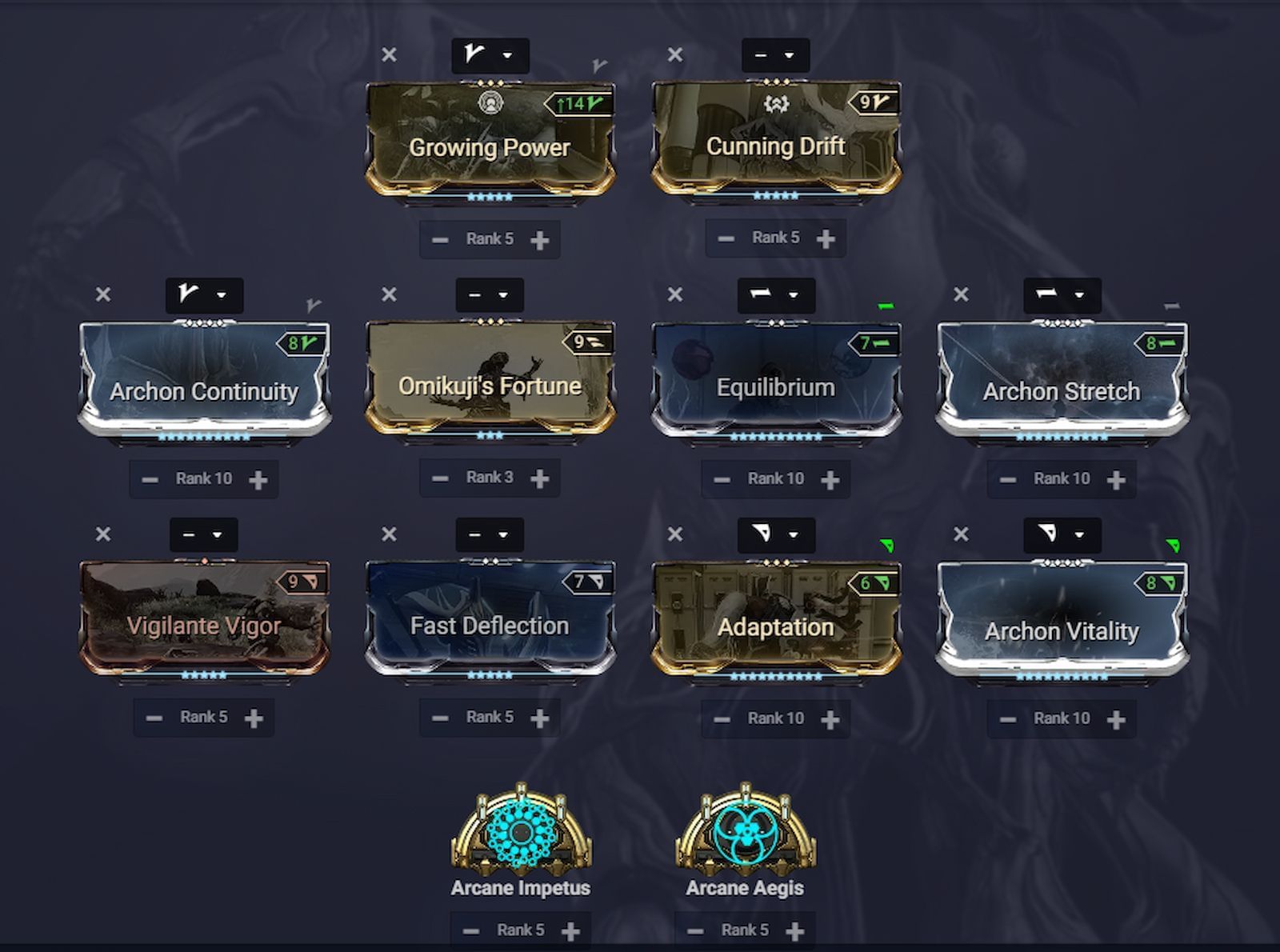
Task: Click the green polarity marker beside Equilibrium slot
Action: (x=888, y=306)
